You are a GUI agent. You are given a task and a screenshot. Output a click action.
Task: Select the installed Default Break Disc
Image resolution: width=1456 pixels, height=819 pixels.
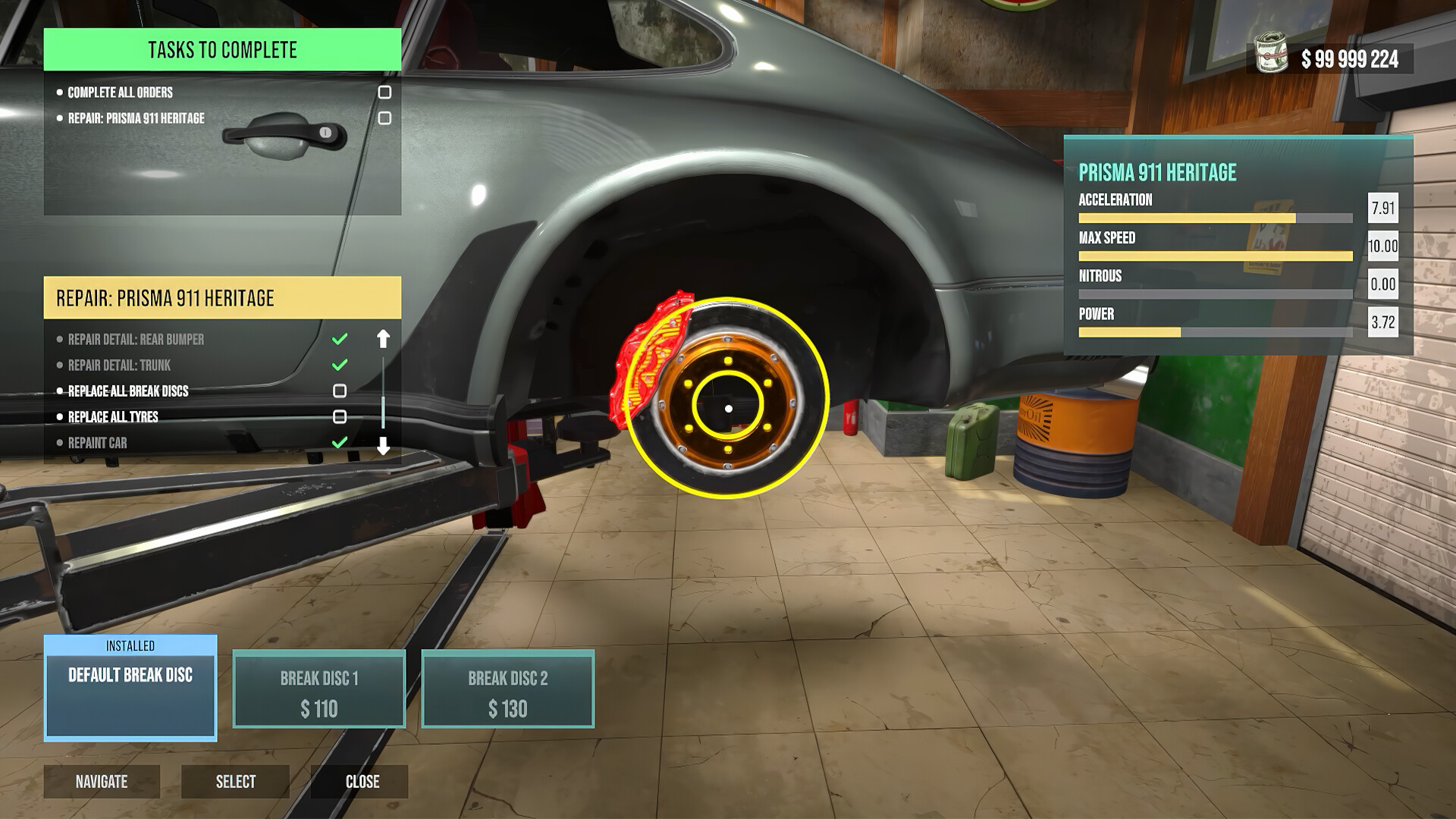(130, 688)
